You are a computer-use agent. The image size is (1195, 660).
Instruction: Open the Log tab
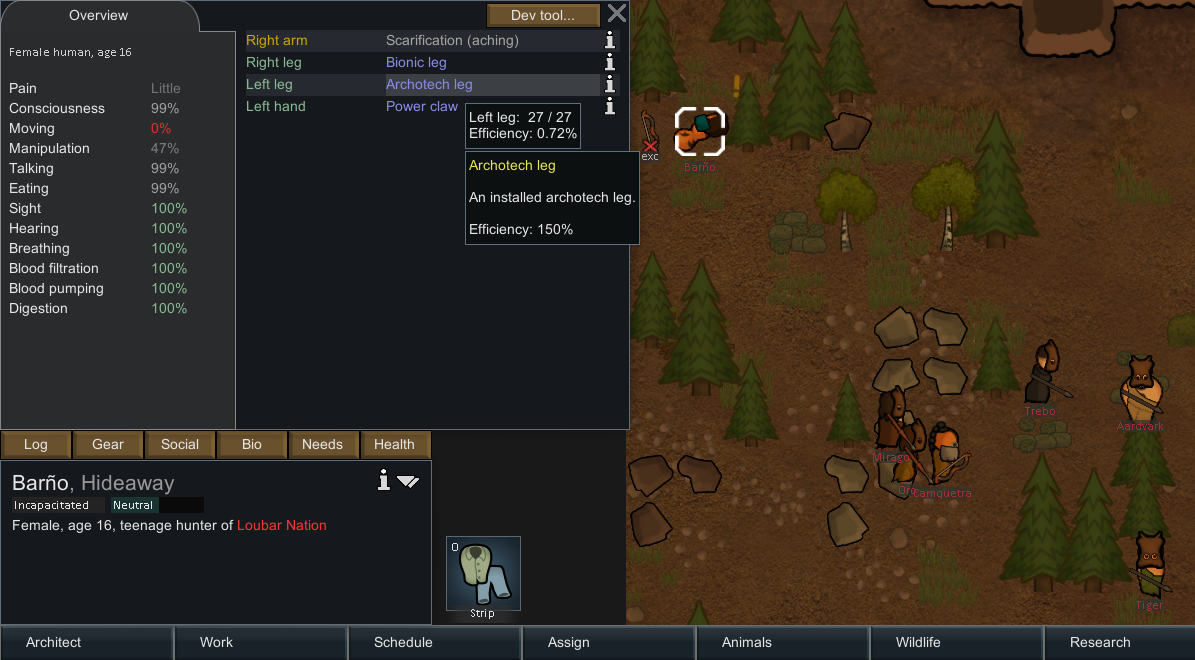point(36,445)
